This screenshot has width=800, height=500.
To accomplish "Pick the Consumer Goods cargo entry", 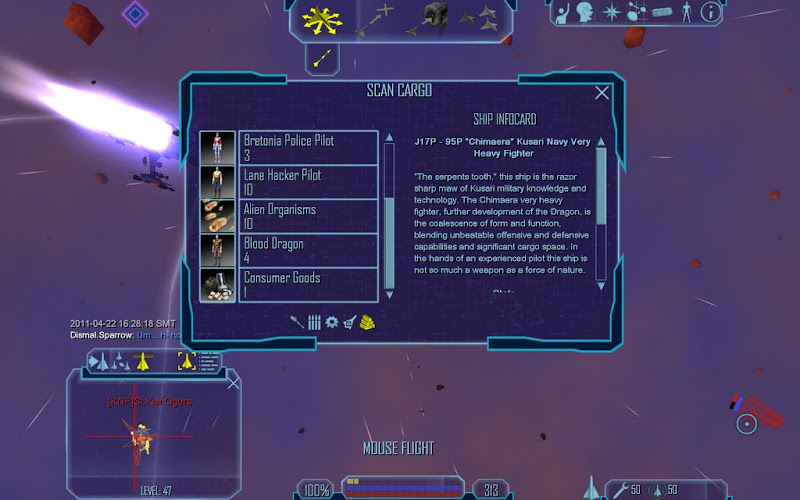I will point(309,284).
